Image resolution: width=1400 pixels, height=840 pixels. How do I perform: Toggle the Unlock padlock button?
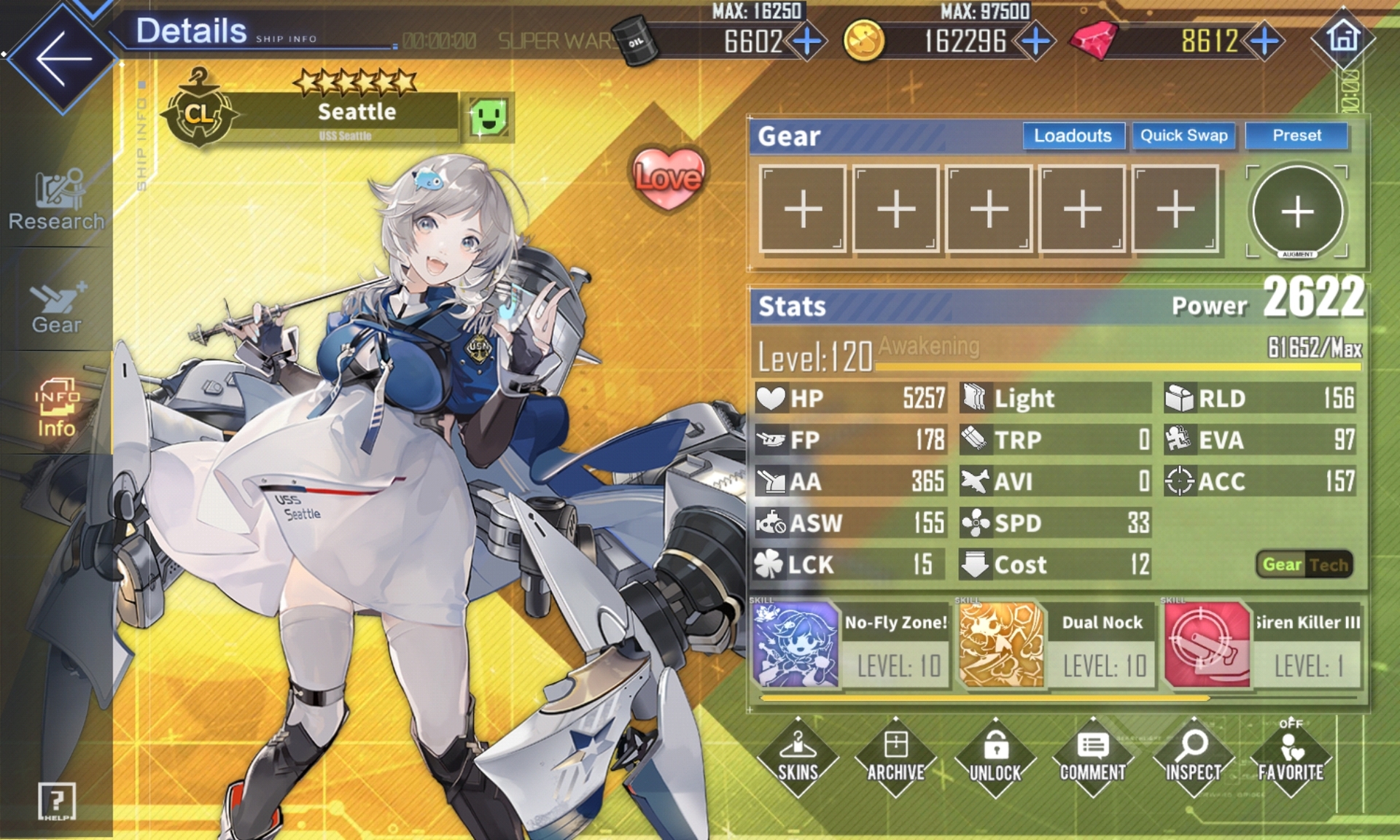(x=995, y=757)
